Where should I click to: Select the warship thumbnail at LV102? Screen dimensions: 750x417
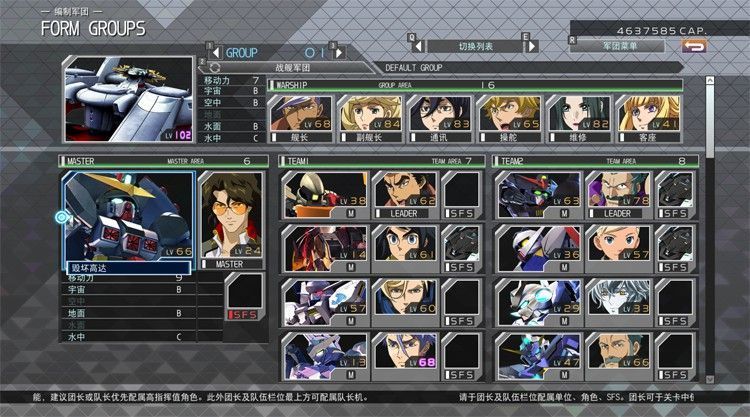tap(128, 99)
